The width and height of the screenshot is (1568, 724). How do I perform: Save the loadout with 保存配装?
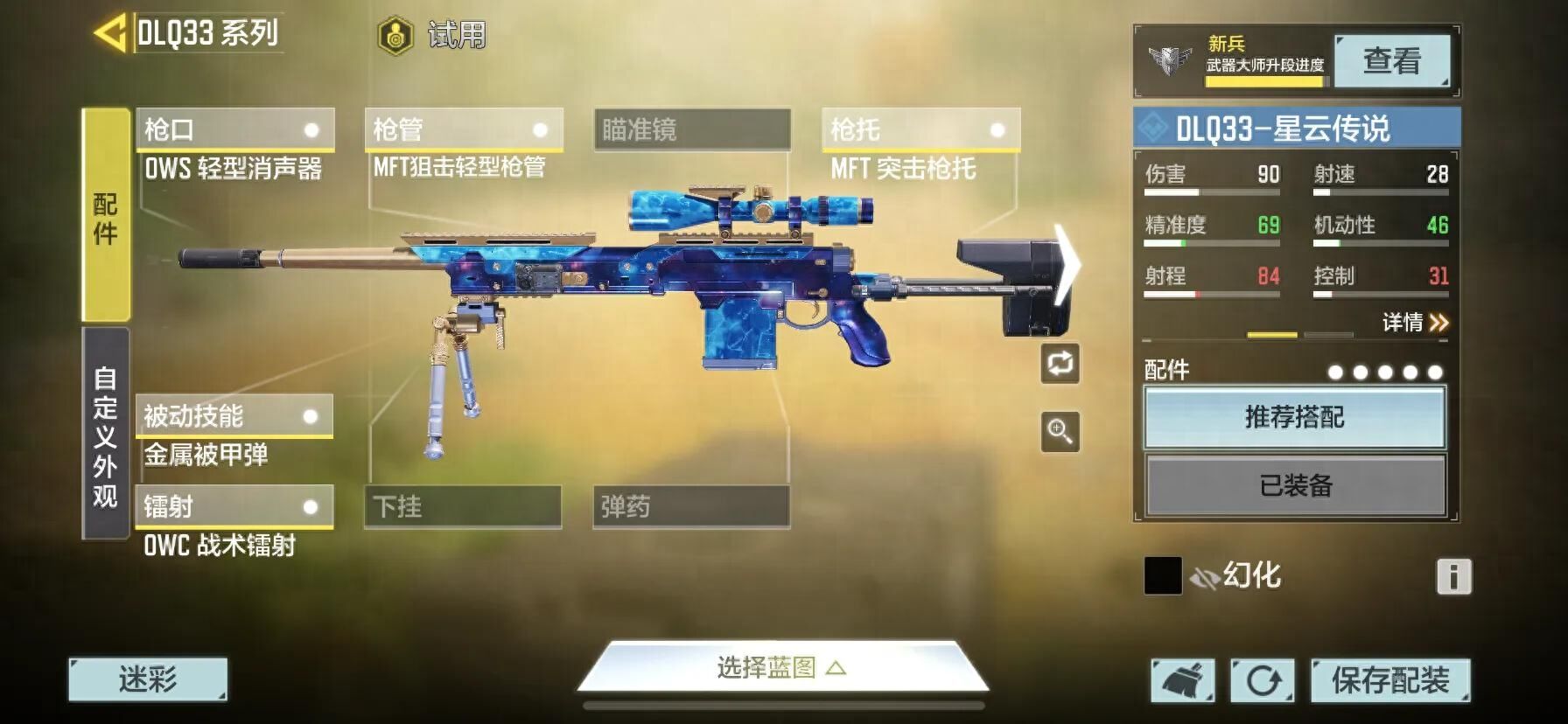tap(1389, 680)
